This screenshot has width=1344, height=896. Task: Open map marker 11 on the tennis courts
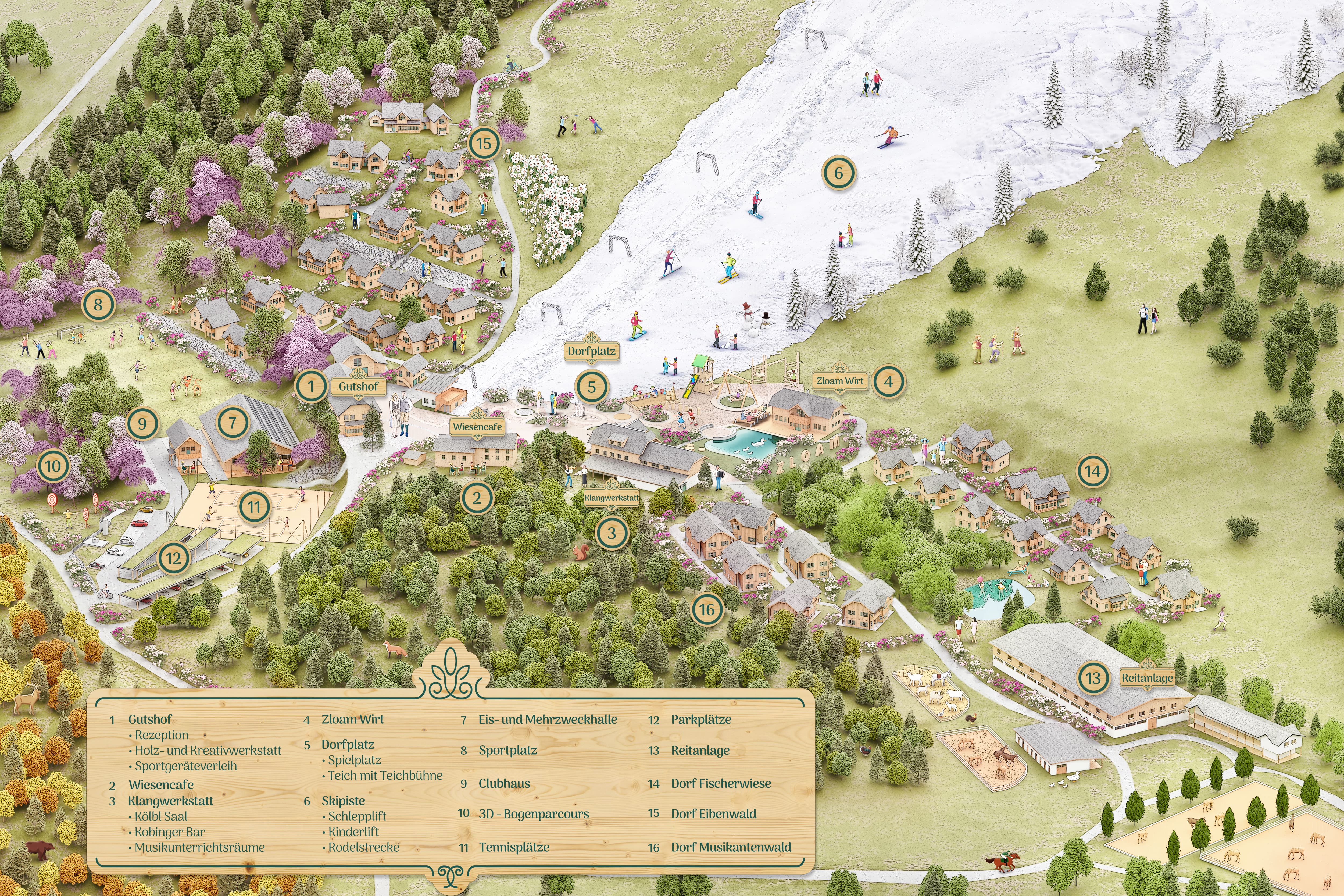click(254, 506)
